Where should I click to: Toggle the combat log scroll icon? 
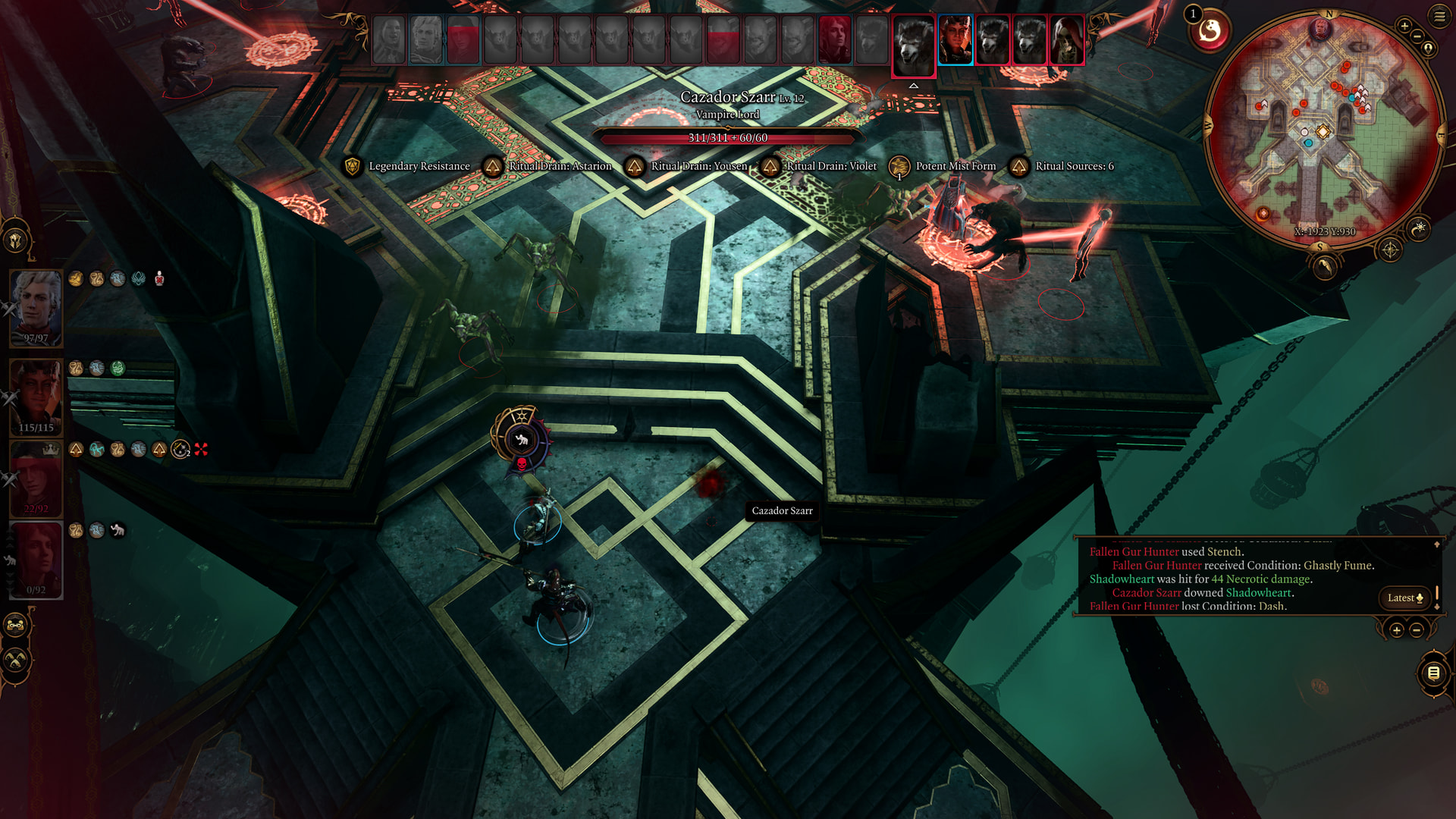coord(1432,673)
